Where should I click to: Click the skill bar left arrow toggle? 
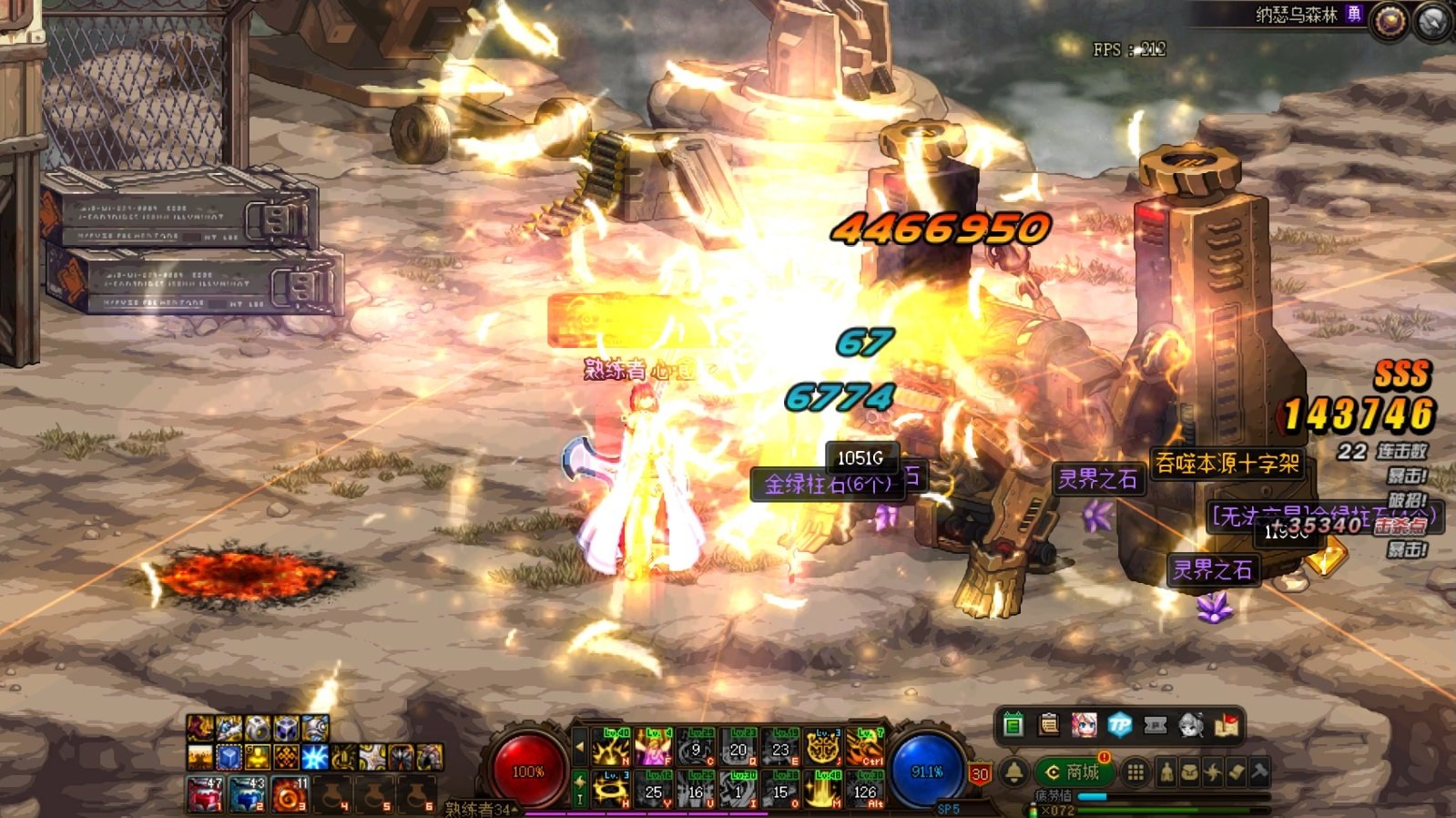click(x=580, y=748)
